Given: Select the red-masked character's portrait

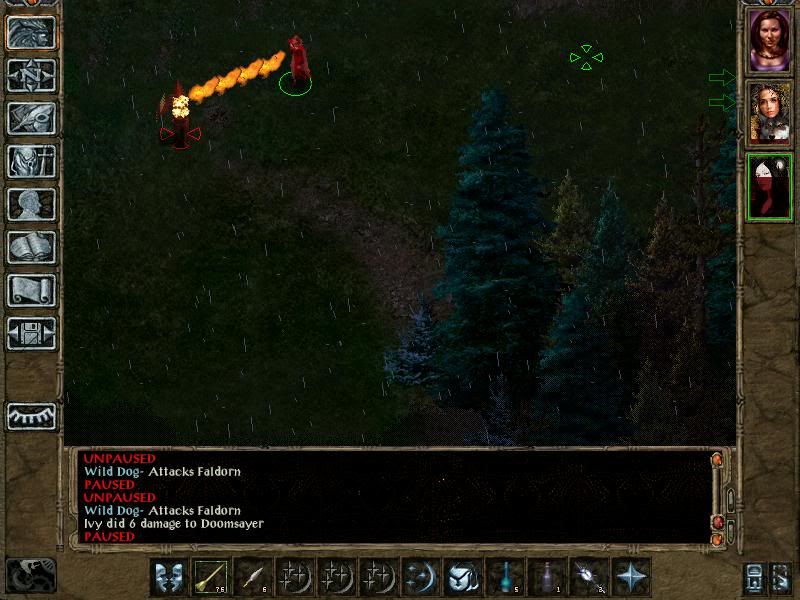Looking at the screenshot, I should 769,185.
